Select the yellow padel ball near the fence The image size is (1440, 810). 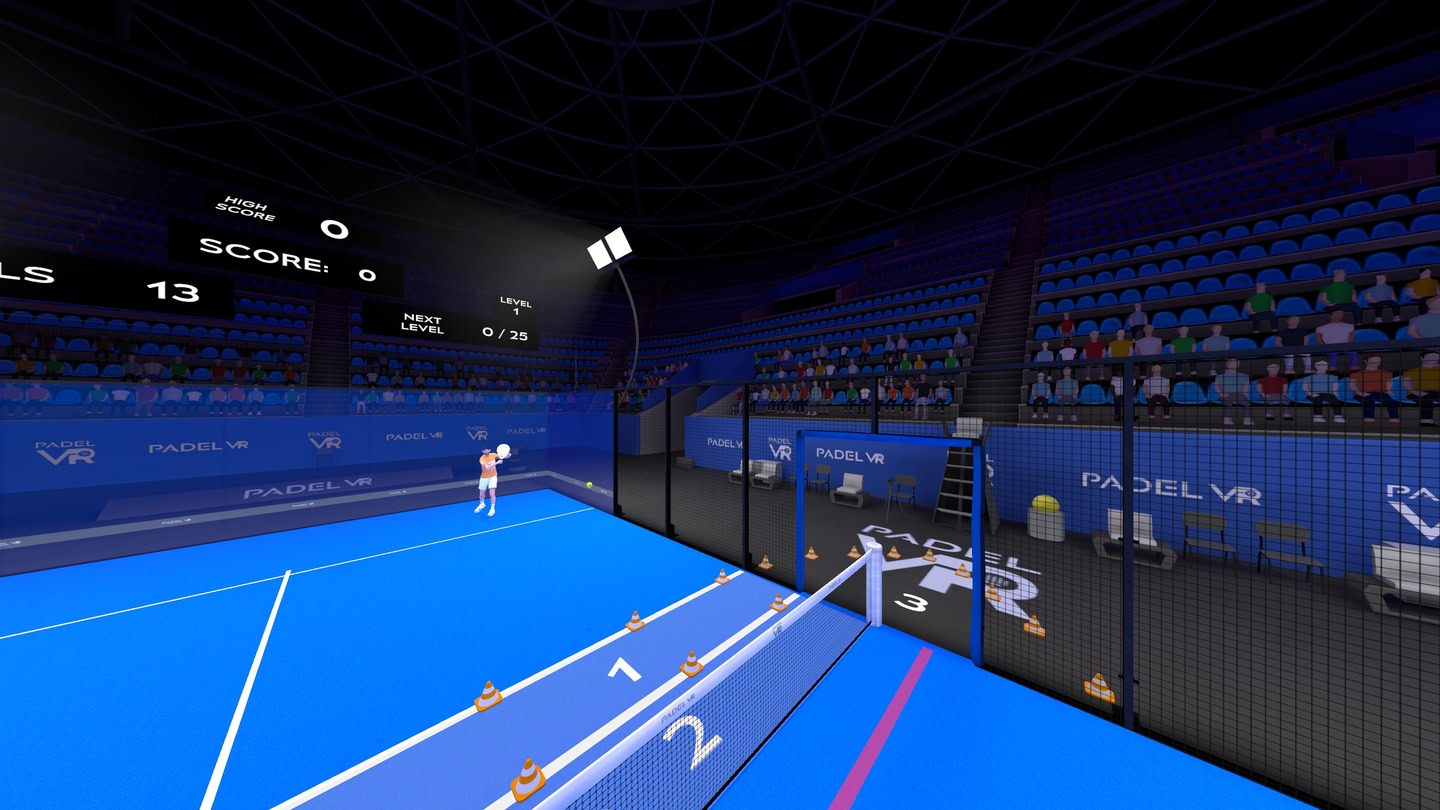coord(591,484)
